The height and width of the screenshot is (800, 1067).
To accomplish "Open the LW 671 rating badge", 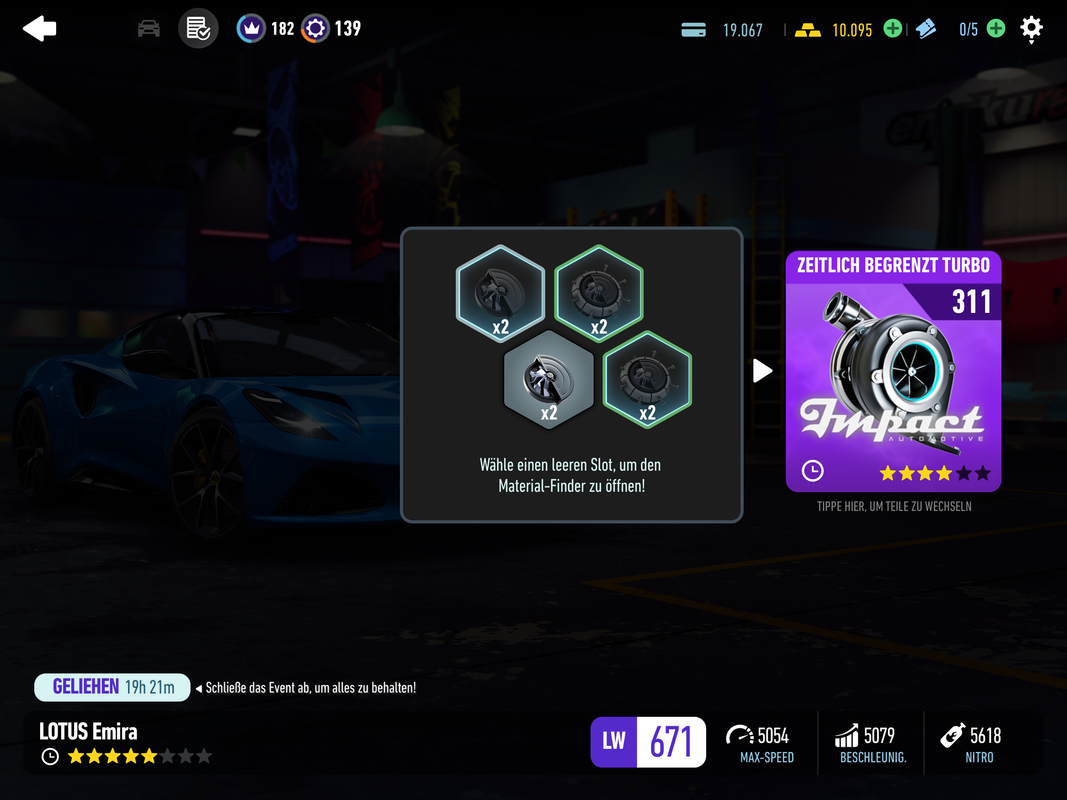I will (x=648, y=742).
